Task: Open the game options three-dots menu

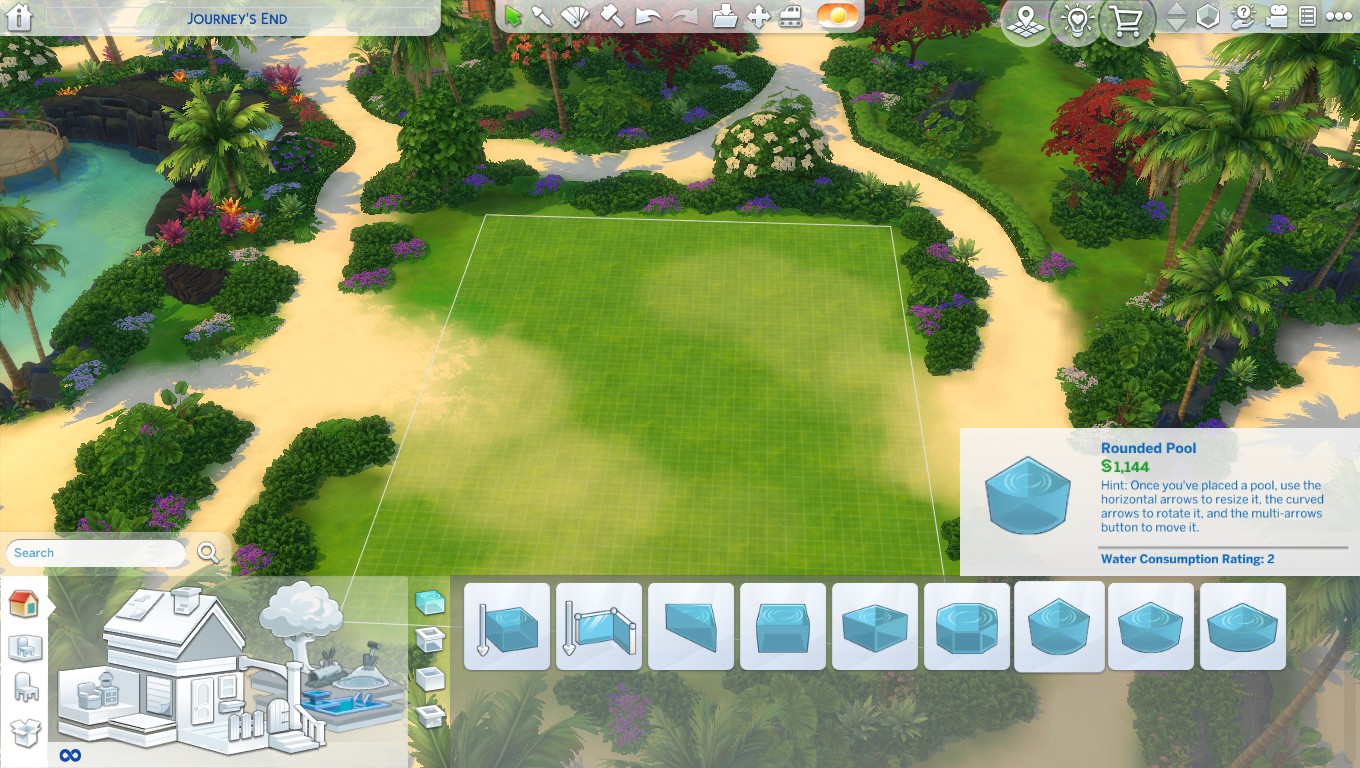Action: tap(1338, 16)
